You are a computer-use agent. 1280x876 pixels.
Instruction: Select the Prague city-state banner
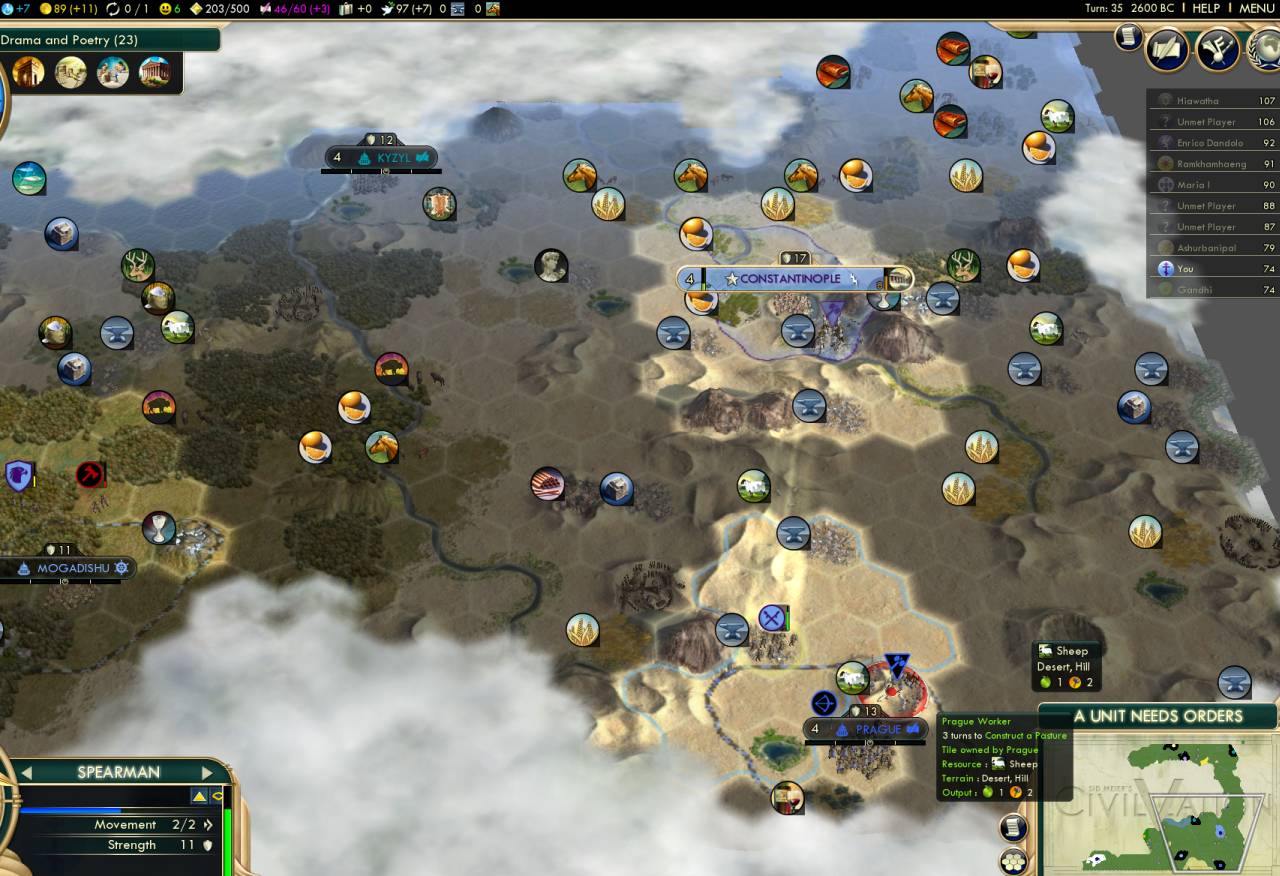pos(866,729)
